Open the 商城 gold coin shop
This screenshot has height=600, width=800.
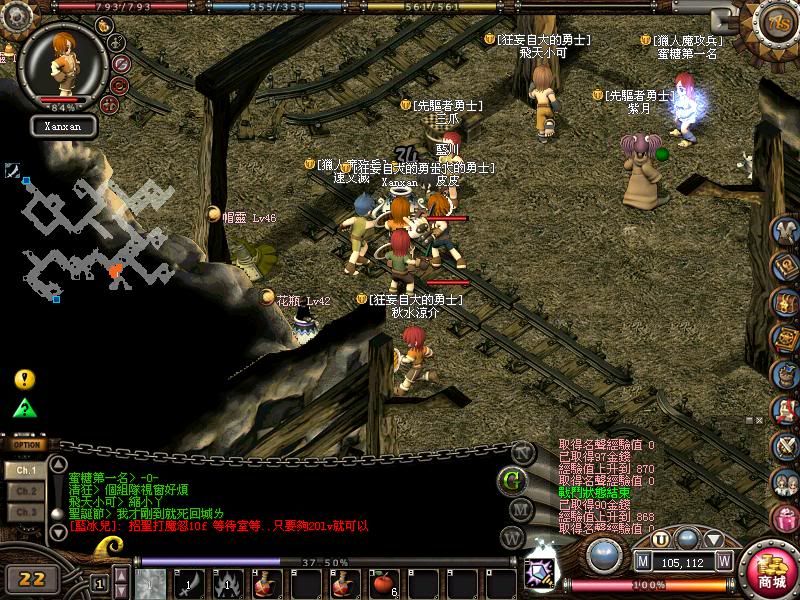(771, 571)
